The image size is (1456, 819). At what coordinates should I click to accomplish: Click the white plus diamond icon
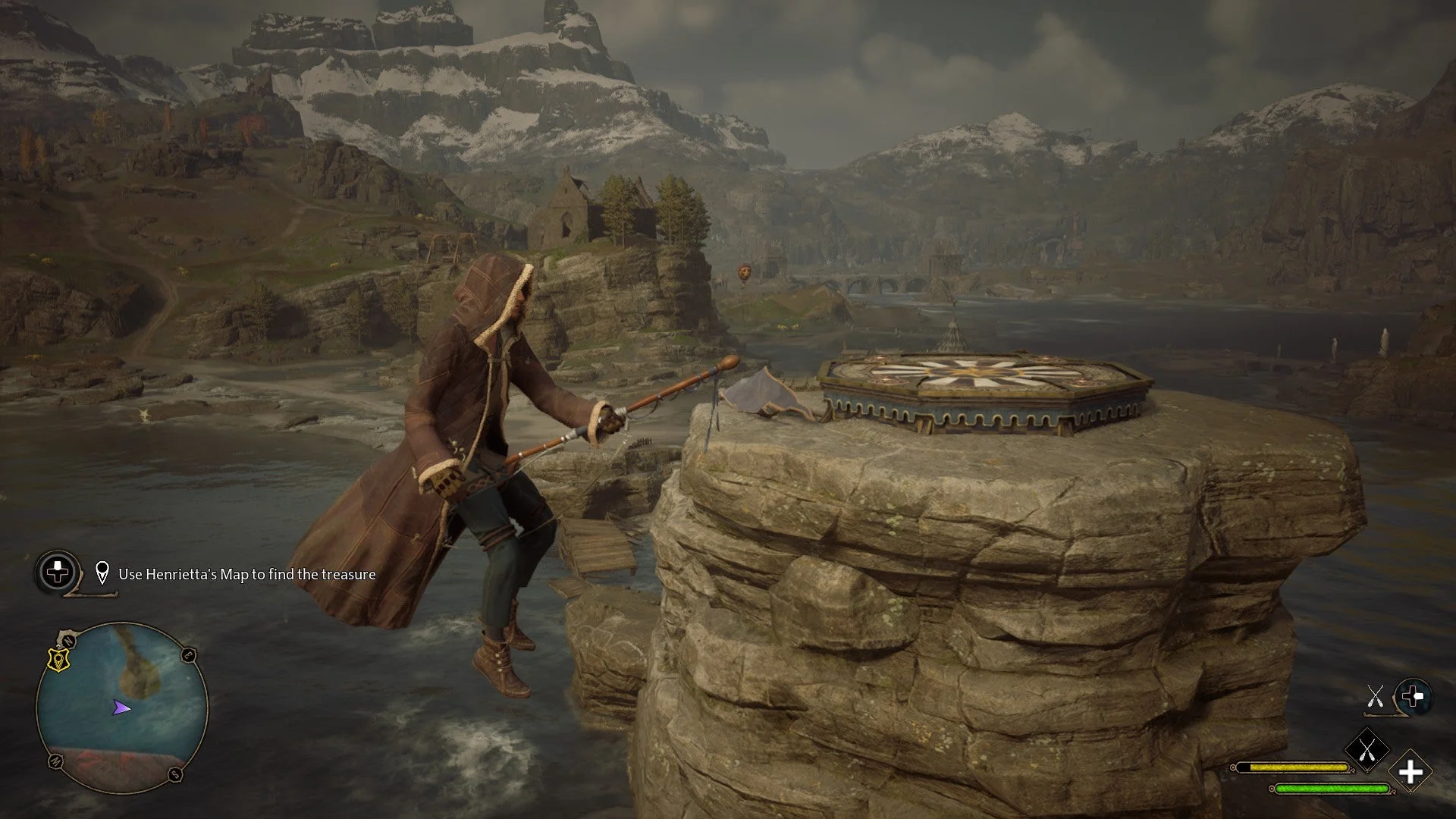[x=1411, y=772]
